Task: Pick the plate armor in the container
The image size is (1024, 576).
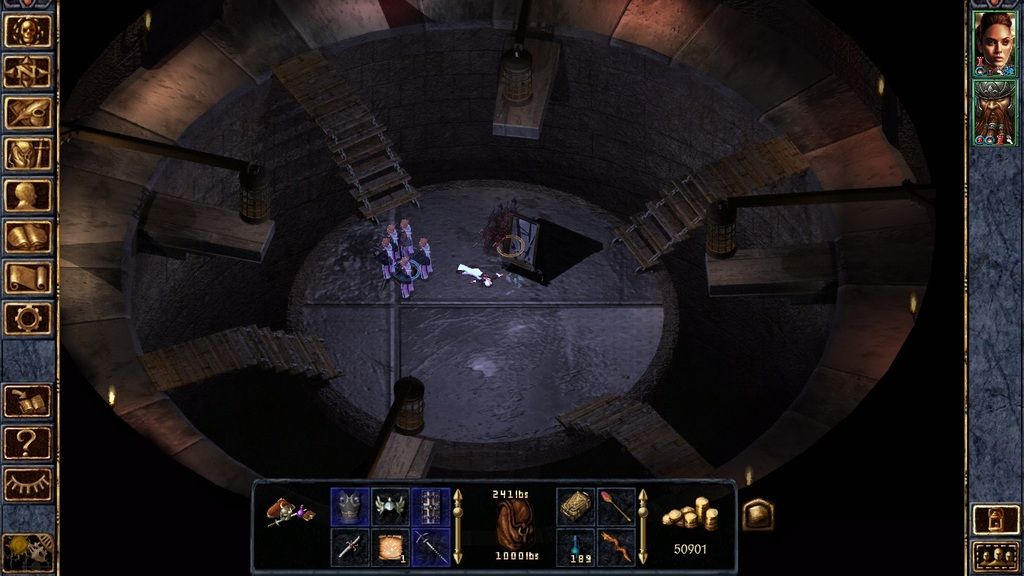Action: [x=349, y=506]
